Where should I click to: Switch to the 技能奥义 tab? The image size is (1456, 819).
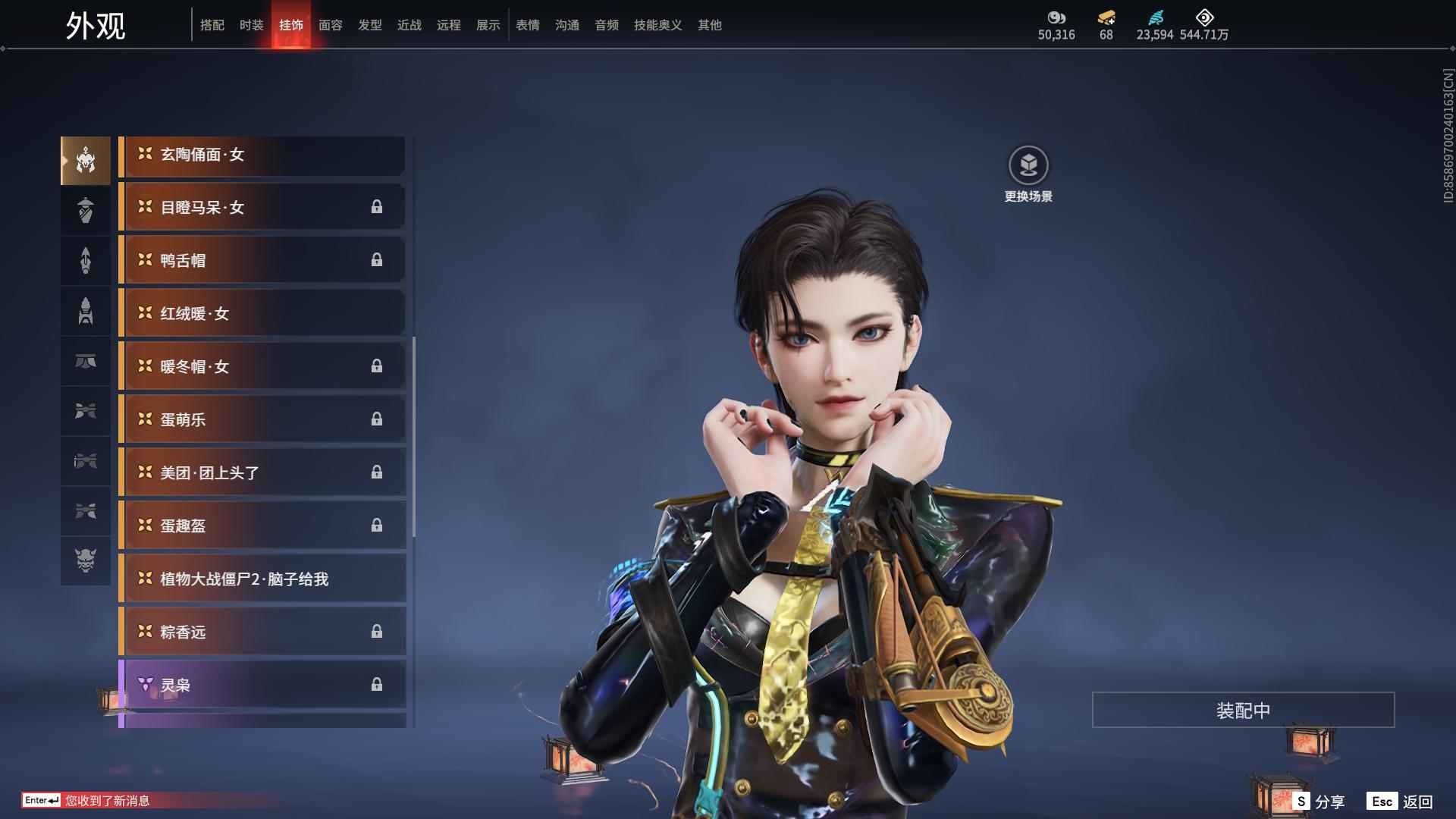[657, 25]
